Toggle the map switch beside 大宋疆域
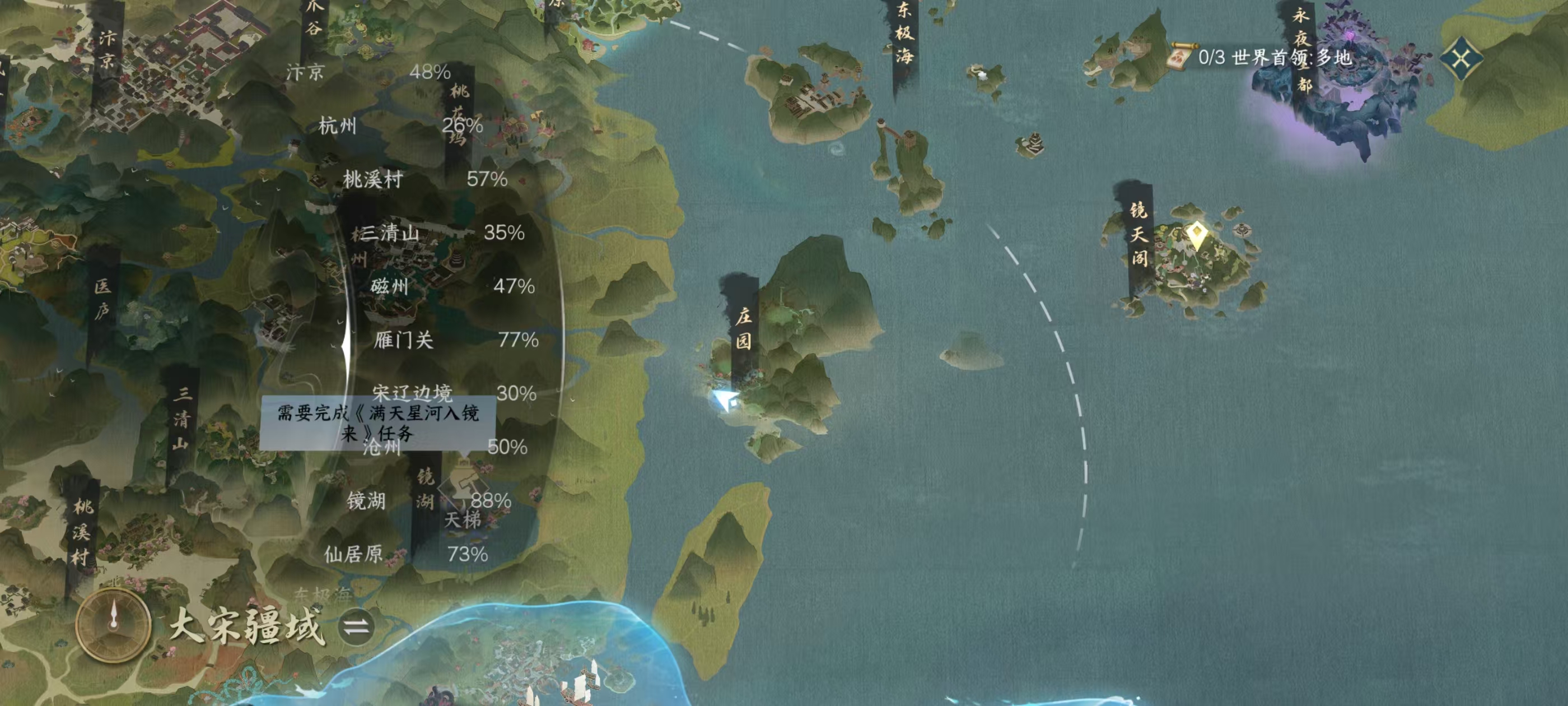Viewport: 1568px width, 706px height. [356, 626]
